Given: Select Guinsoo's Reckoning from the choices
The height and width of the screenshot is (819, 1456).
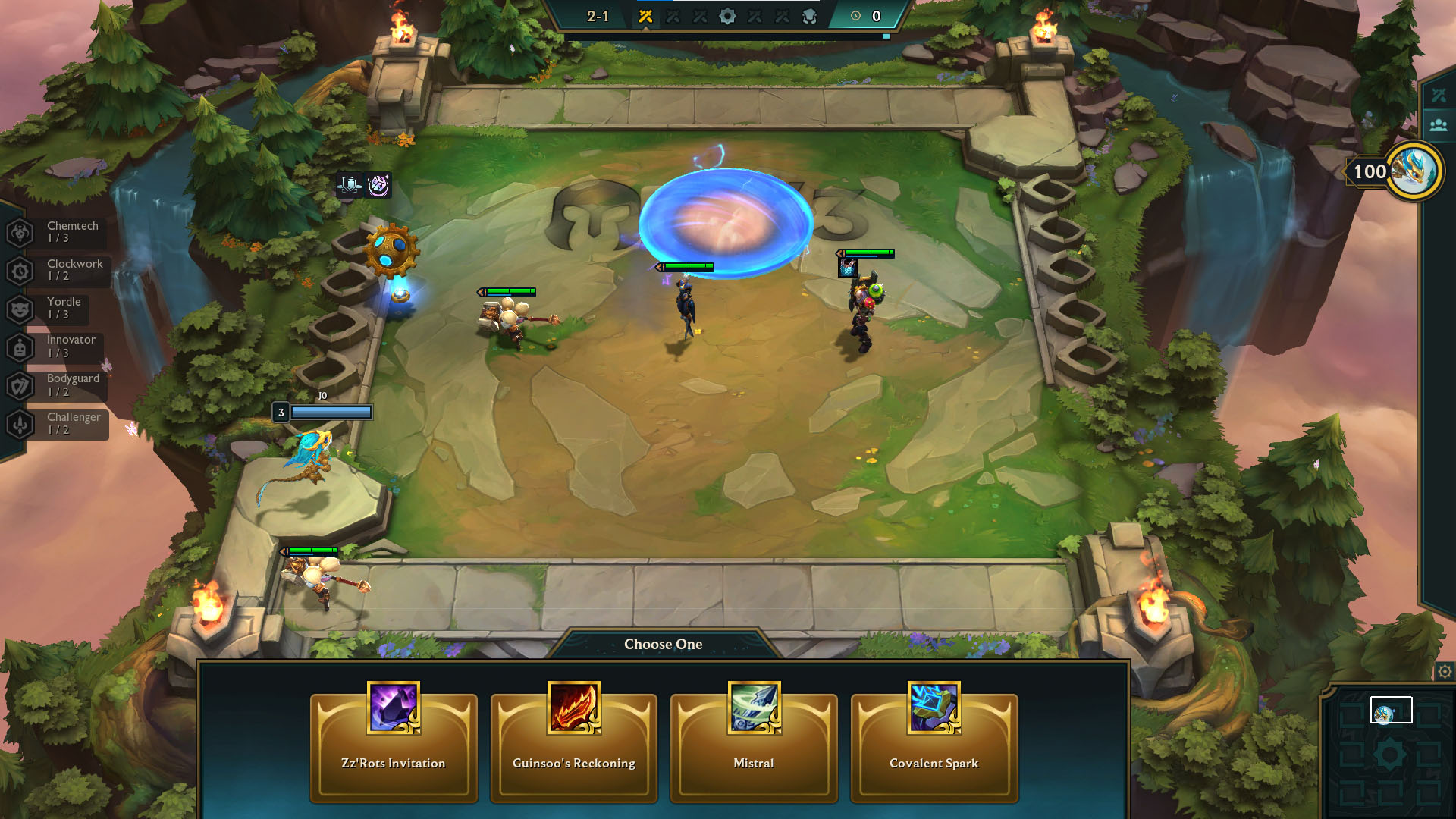Looking at the screenshot, I should [x=573, y=747].
